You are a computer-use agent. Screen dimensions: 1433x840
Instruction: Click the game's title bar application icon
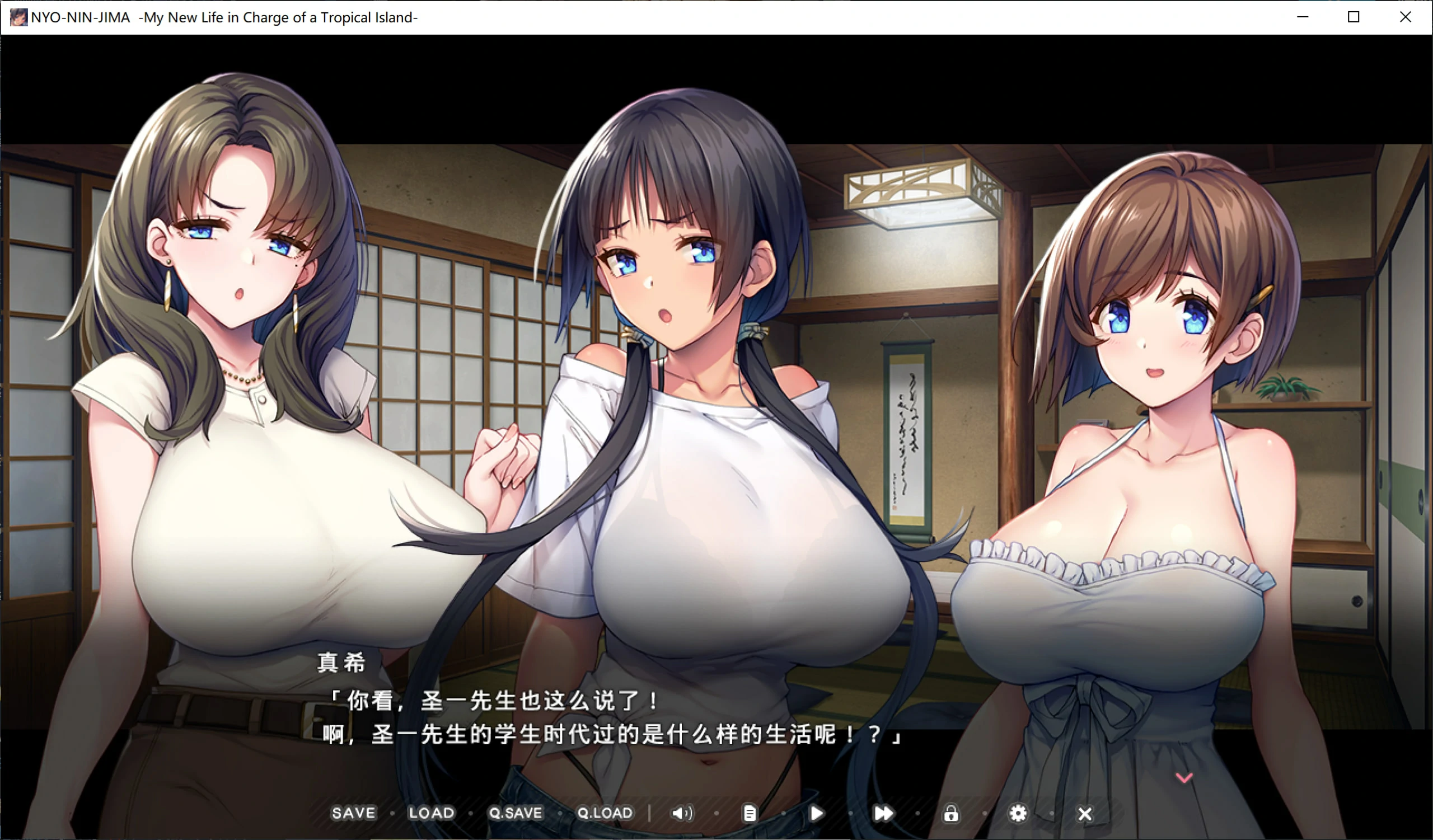19,17
